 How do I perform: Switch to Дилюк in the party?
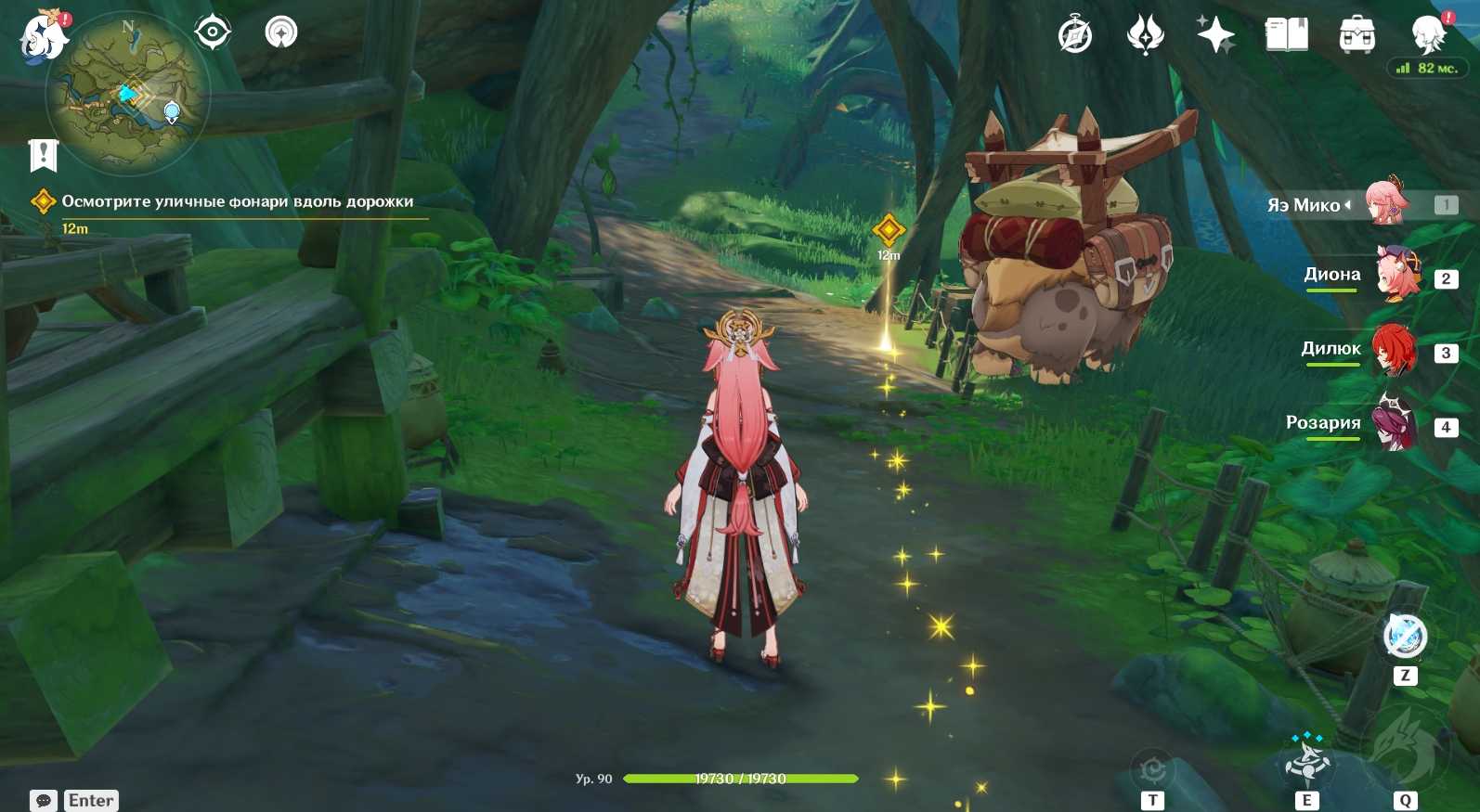pyautogui.click(x=1394, y=350)
